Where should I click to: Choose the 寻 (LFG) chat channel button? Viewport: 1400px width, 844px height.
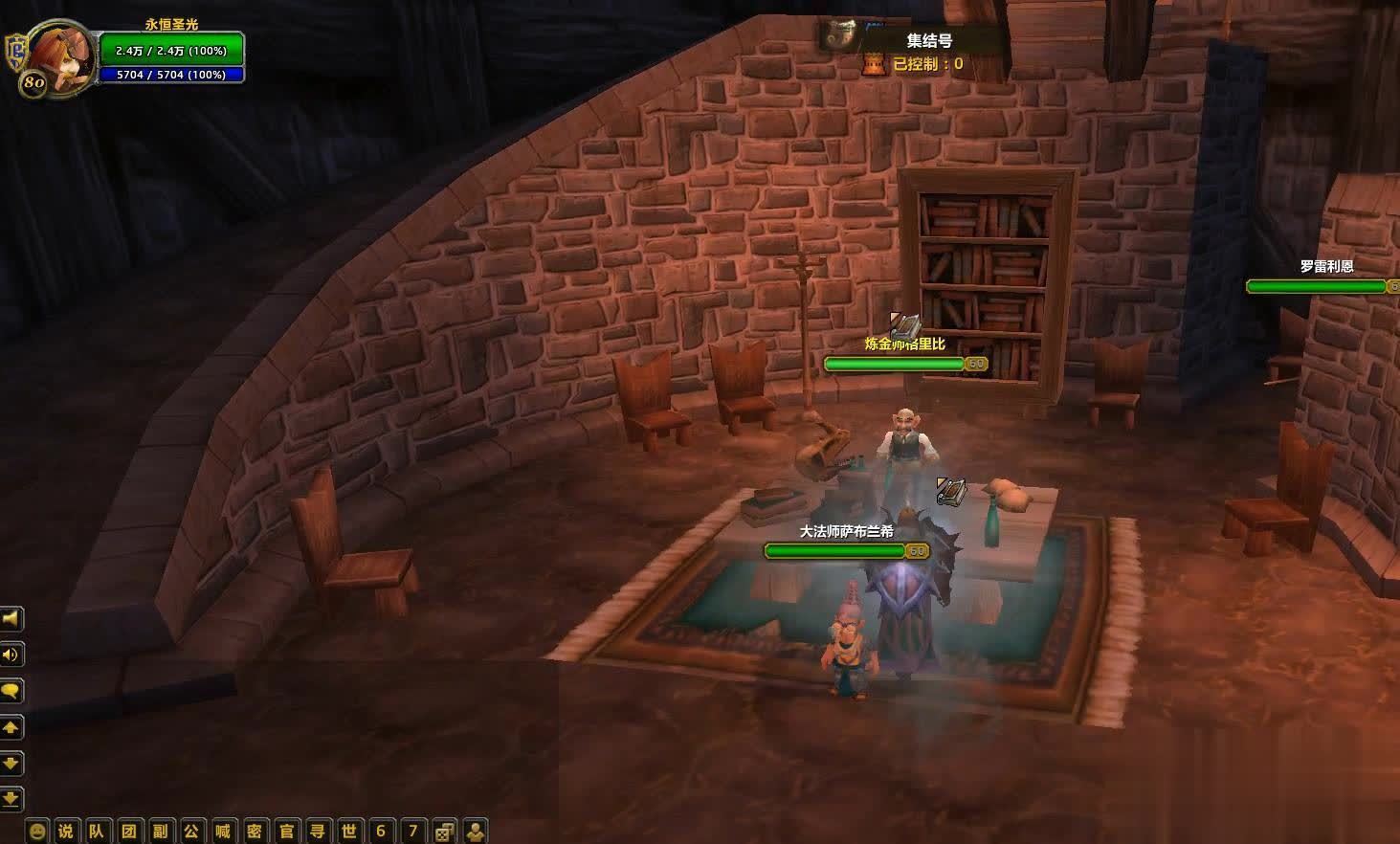click(318, 831)
